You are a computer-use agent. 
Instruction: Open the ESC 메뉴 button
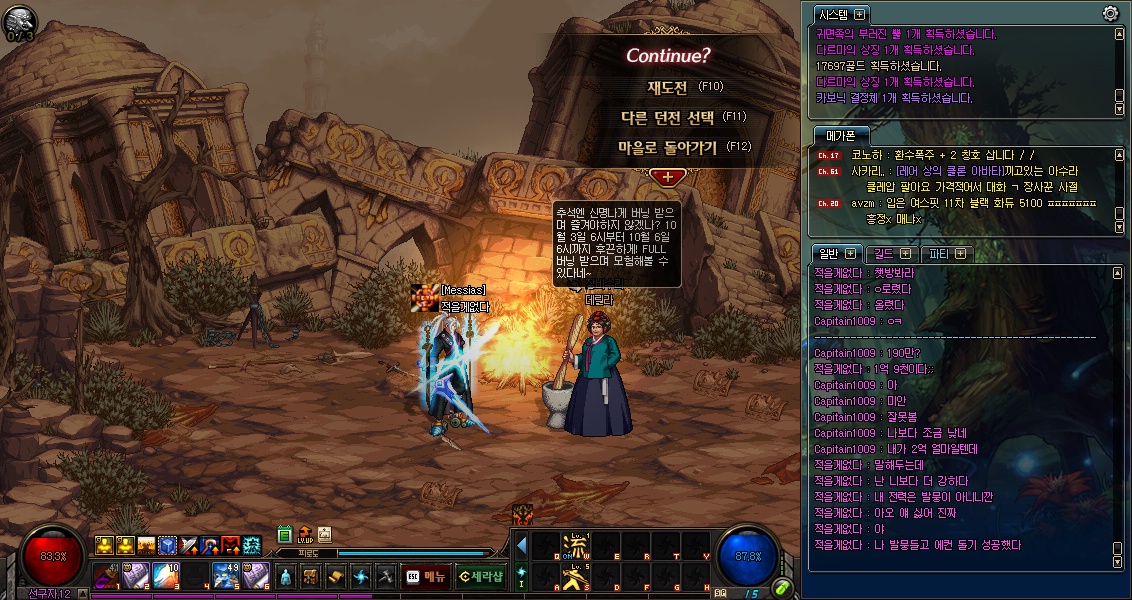(425, 577)
